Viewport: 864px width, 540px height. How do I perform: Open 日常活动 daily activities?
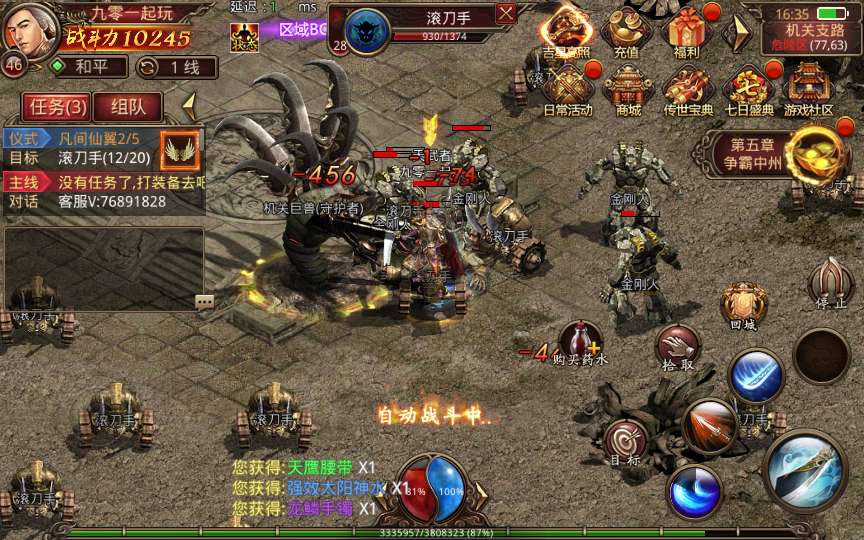point(568,90)
